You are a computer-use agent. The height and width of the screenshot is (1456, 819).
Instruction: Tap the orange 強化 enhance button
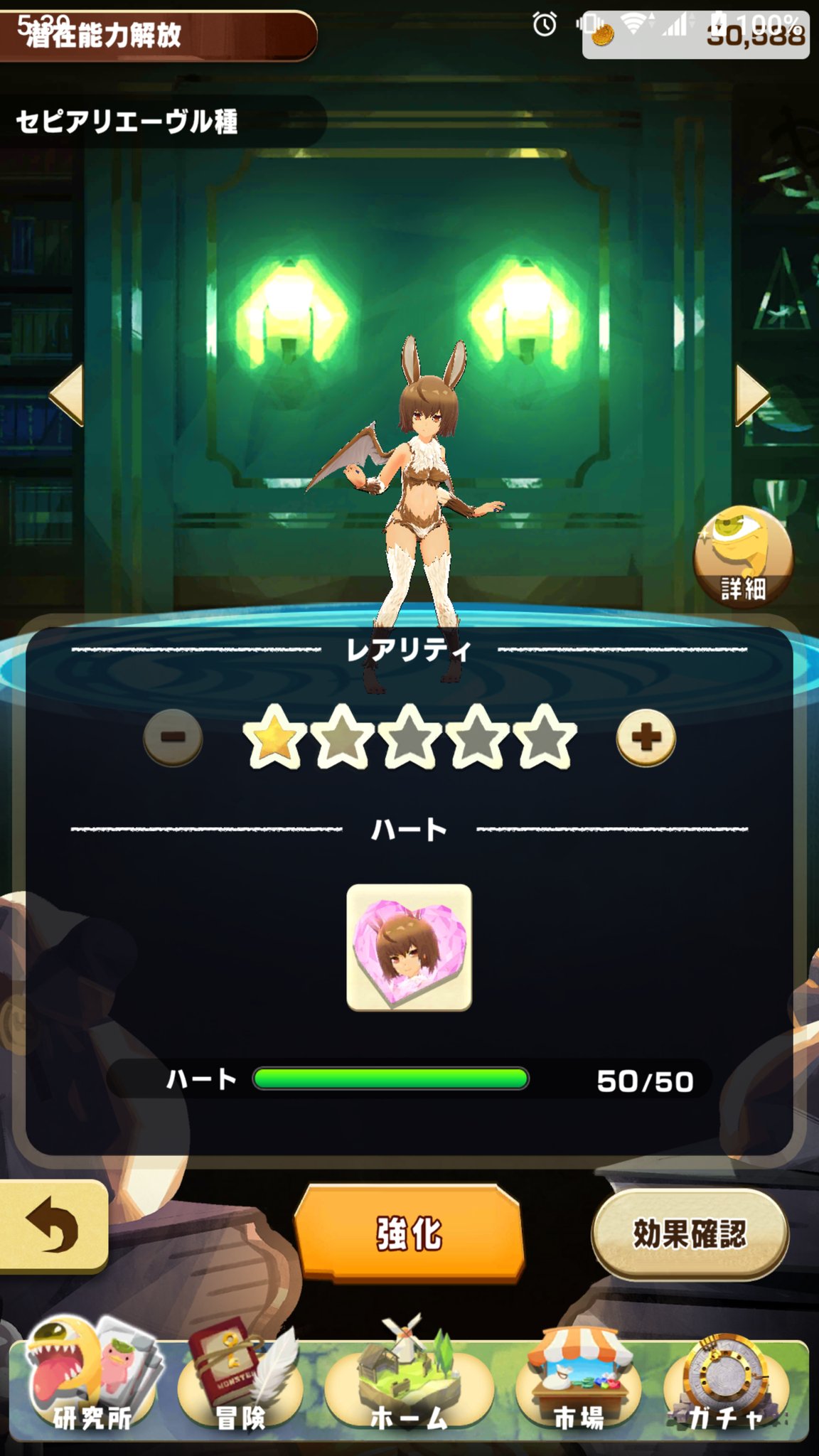click(409, 1233)
